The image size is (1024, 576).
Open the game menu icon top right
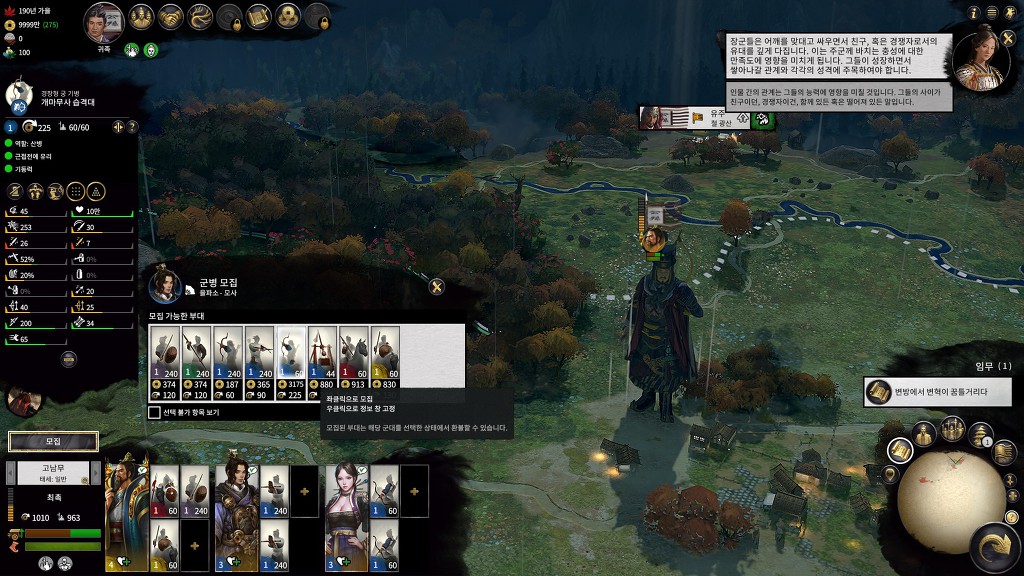pos(992,12)
